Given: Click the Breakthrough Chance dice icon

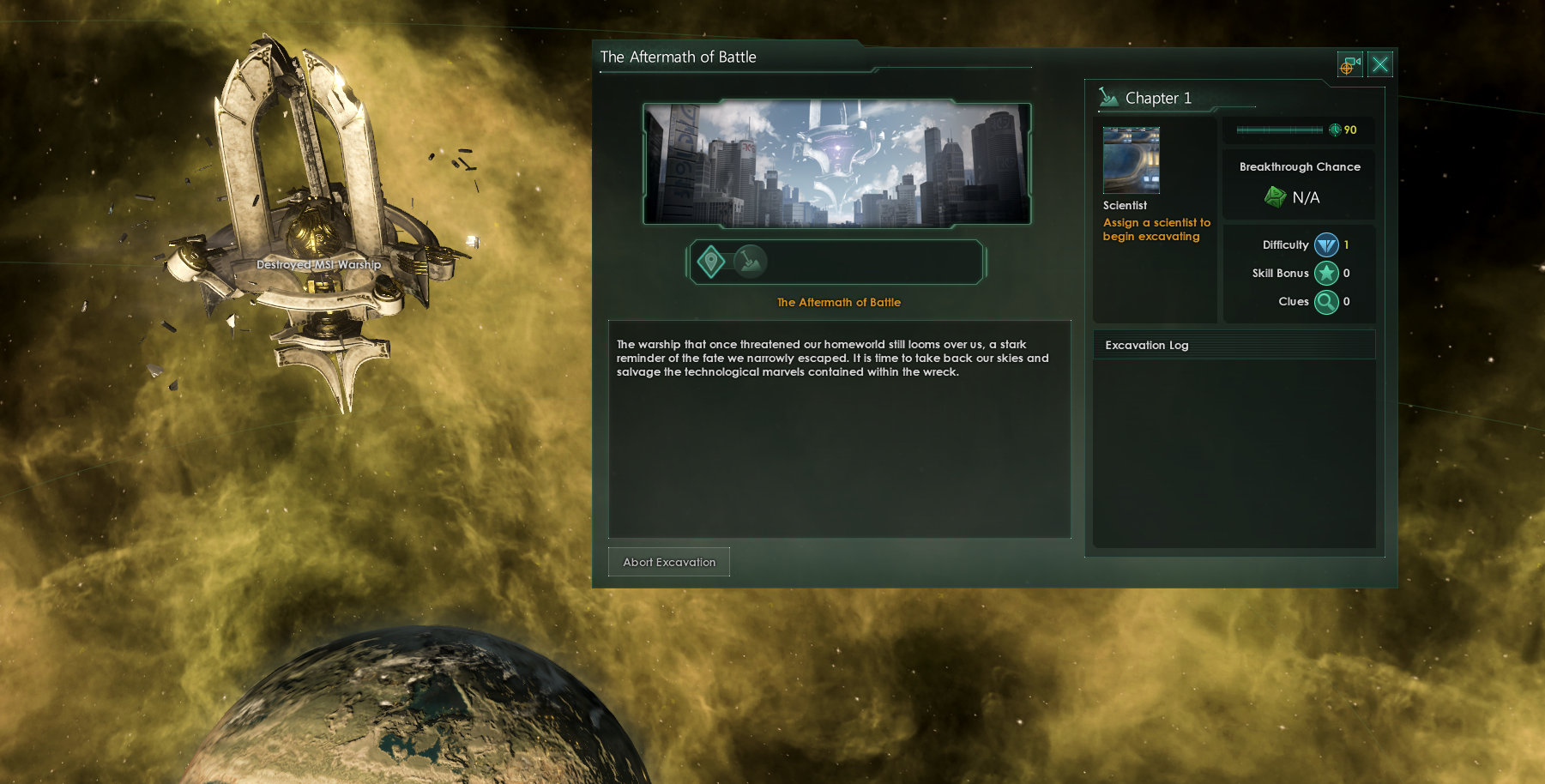Looking at the screenshot, I should [1276, 197].
